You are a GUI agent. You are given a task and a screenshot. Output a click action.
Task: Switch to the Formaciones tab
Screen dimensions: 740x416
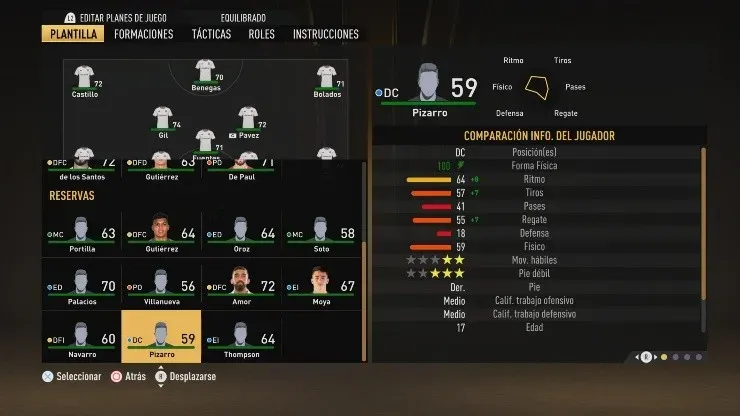click(143, 34)
